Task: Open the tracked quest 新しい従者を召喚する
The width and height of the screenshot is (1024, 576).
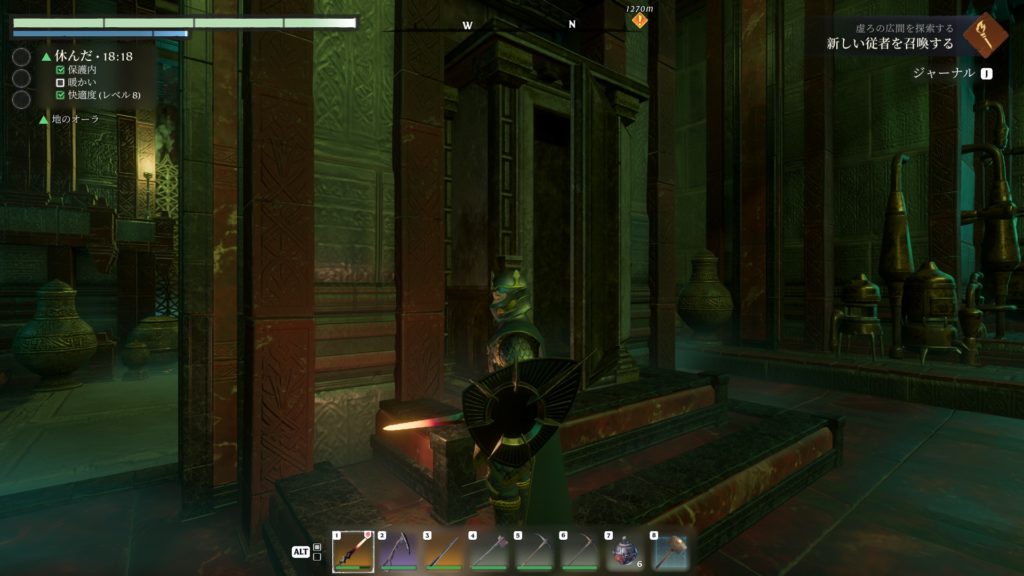Action: (x=890, y=44)
